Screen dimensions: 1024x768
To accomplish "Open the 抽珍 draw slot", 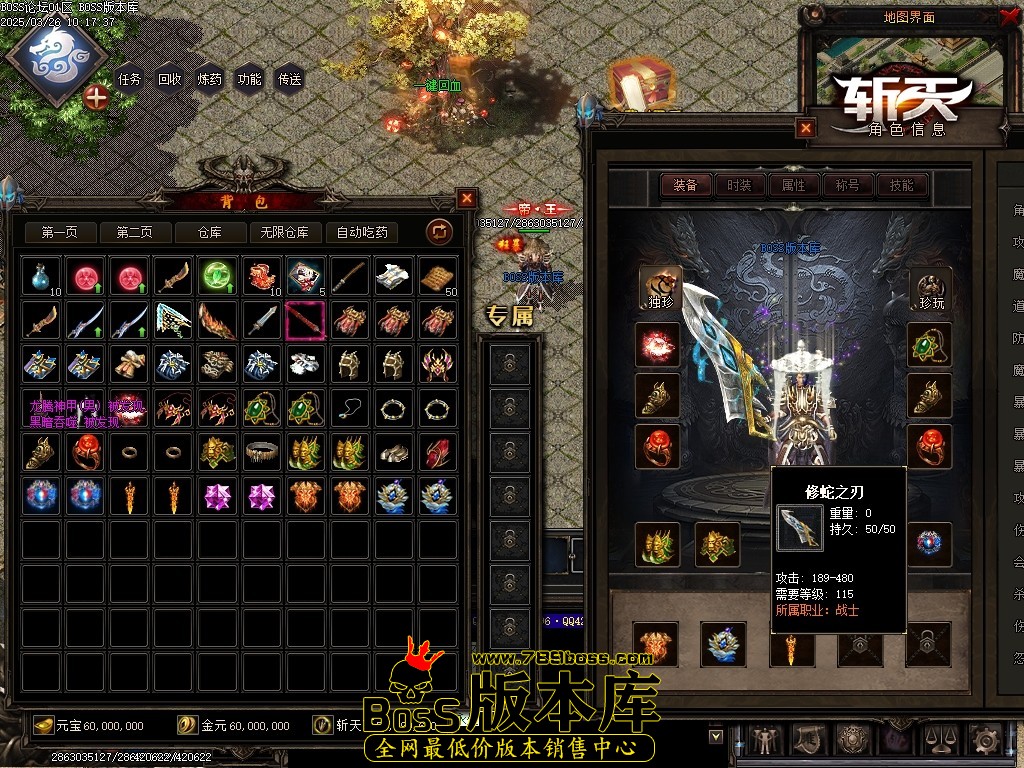I will pyautogui.click(x=658, y=288).
